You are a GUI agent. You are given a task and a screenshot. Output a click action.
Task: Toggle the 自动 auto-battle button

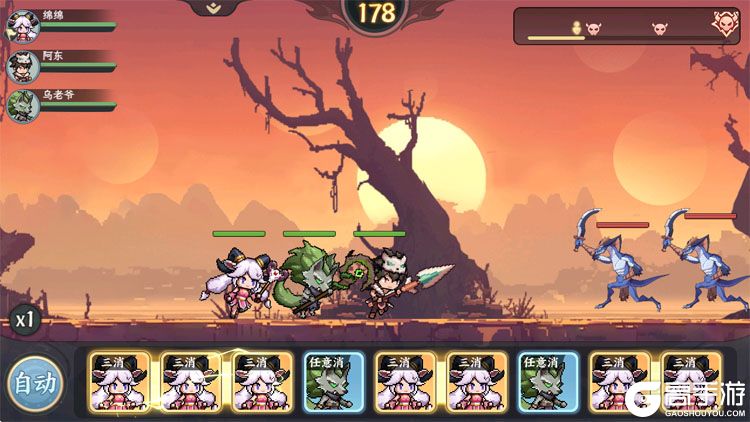(x=34, y=382)
